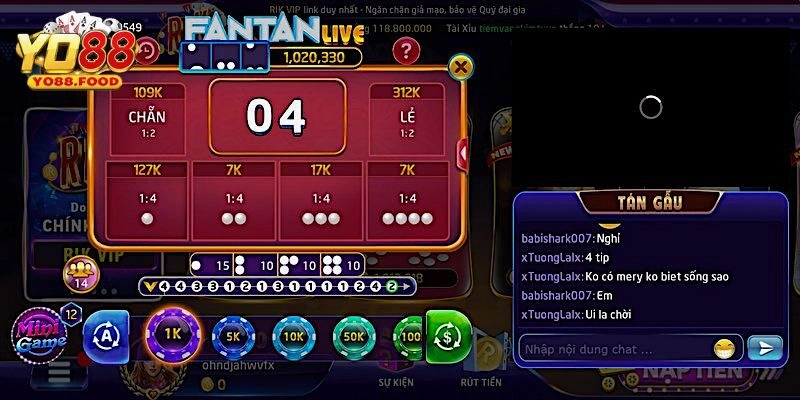Screen dimensions: 800x400
Task: Send the chat message with arrow button
Action: pyautogui.click(x=765, y=348)
